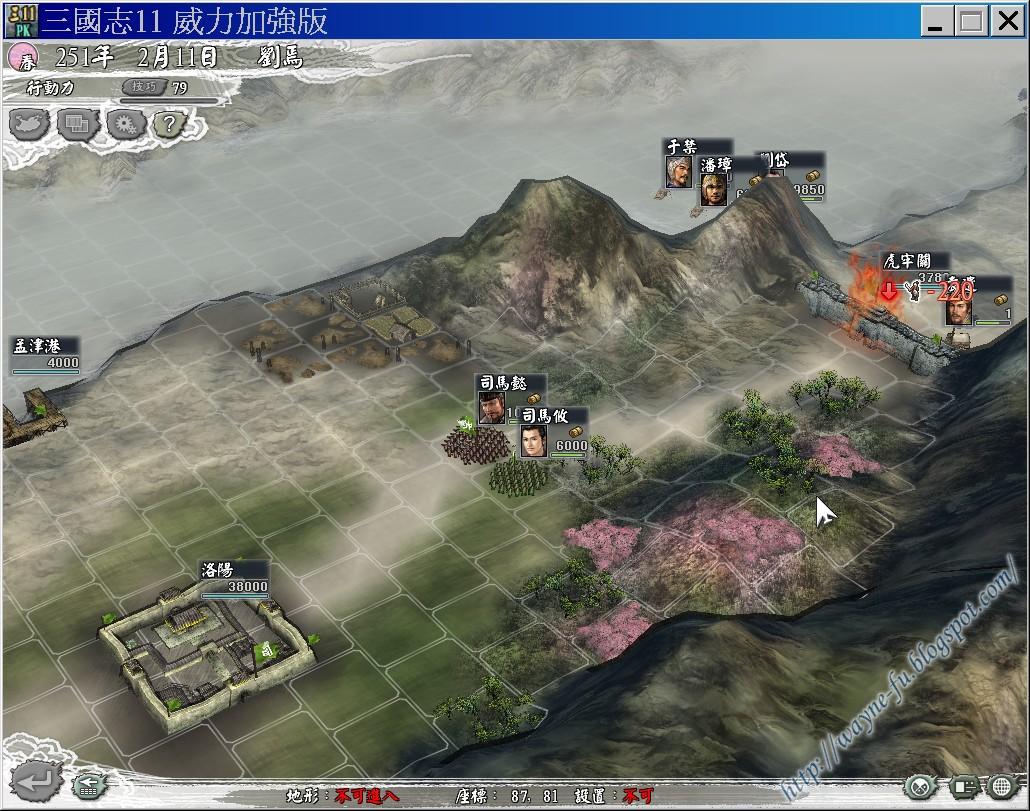Toggle the info panel card icon

(x=964, y=786)
